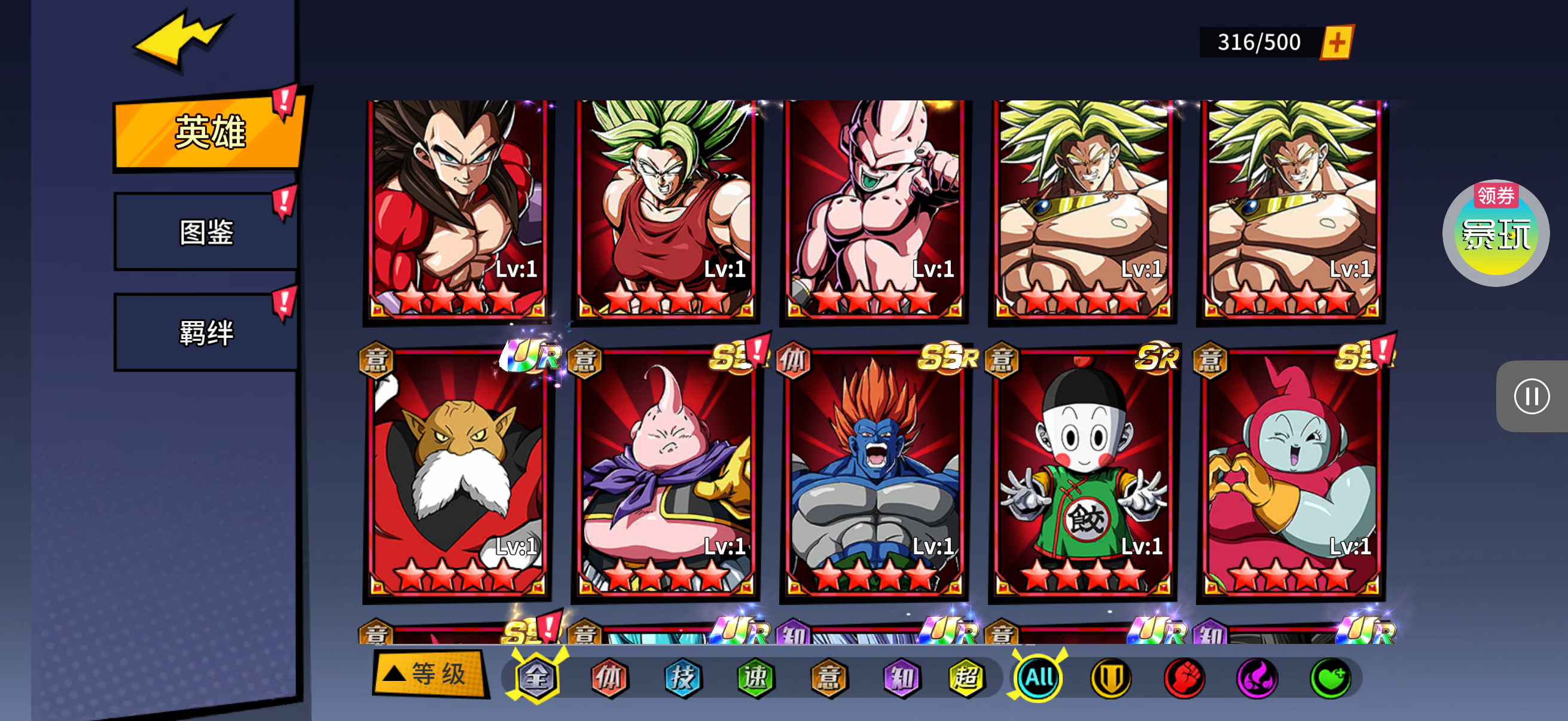
Task: Choose the blue Android 13 SSR card
Action: (x=874, y=475)
